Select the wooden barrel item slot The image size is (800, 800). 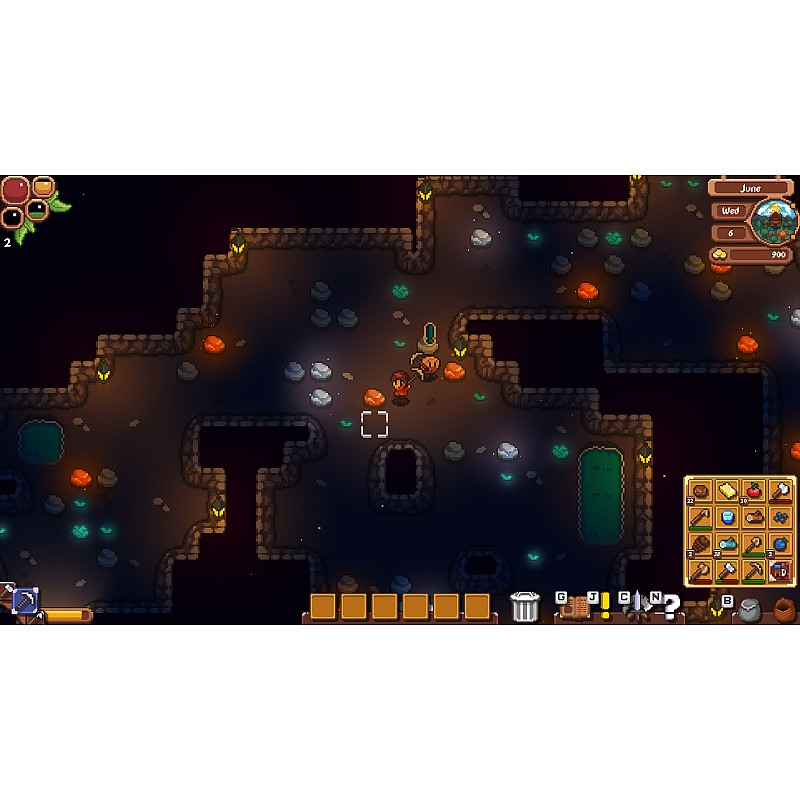[701, 545]
